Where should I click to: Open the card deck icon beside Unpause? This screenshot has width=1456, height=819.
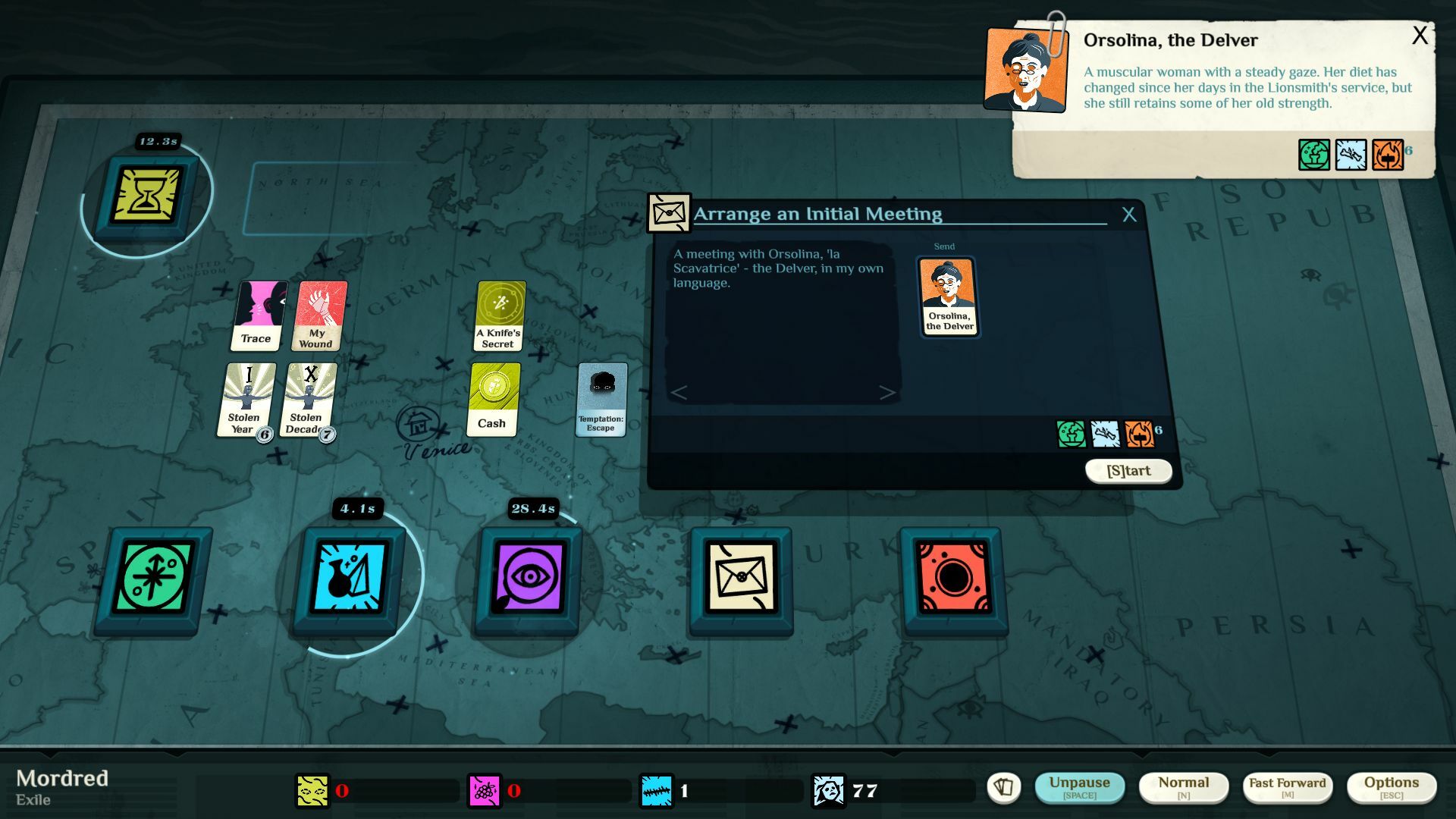[x=1005, y=789]
